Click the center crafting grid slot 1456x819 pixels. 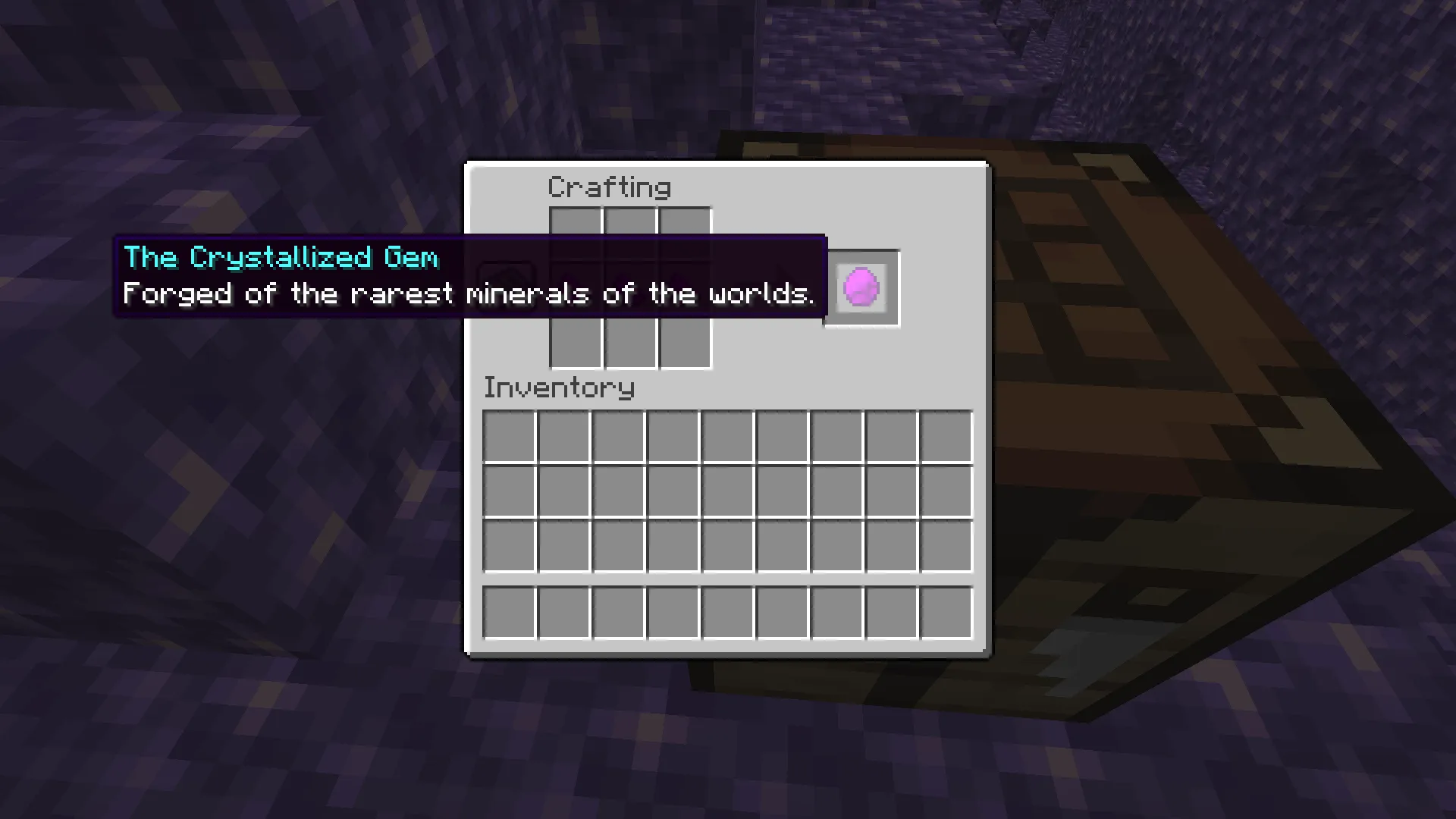[x=629, y=290]
